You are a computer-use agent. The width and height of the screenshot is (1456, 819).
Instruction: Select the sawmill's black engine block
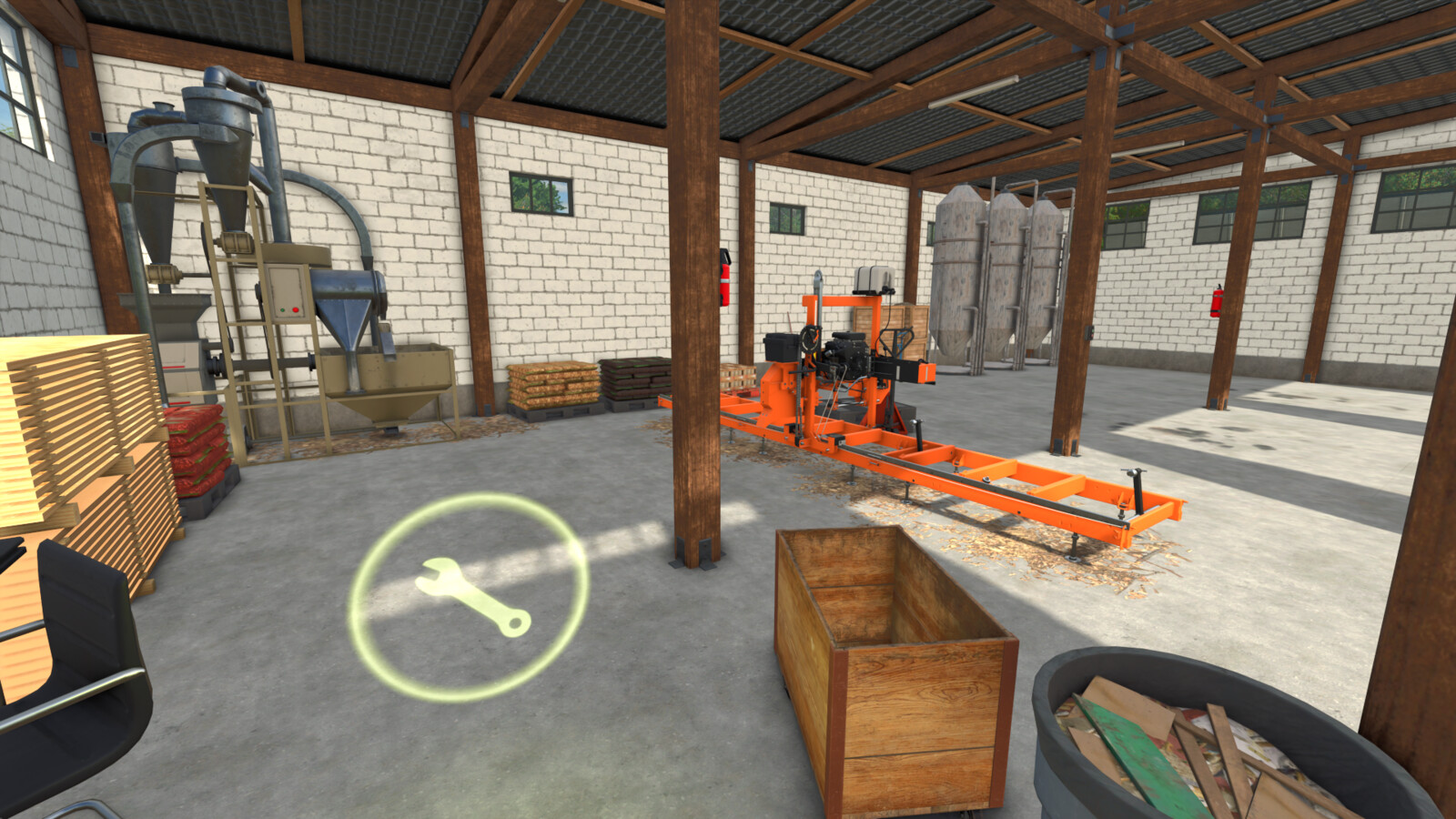point(846,355)
